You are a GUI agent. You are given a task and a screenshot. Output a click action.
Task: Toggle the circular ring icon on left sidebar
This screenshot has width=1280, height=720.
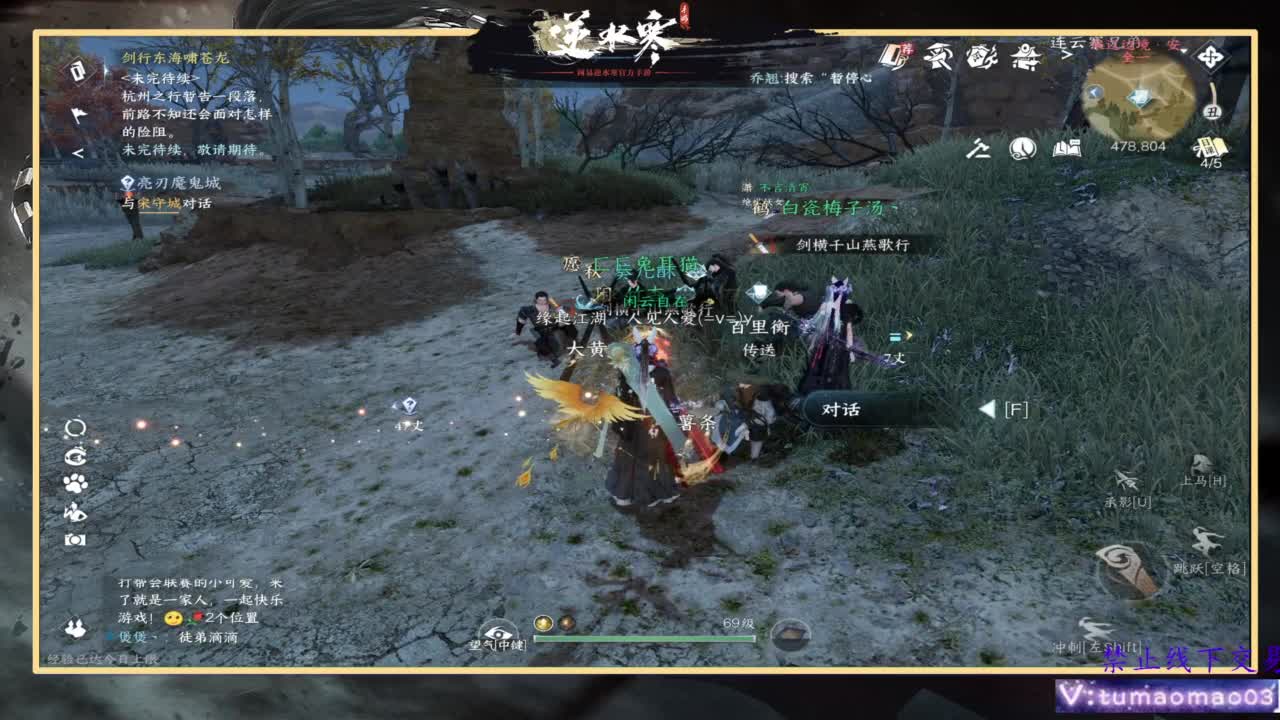click(72, 427)
